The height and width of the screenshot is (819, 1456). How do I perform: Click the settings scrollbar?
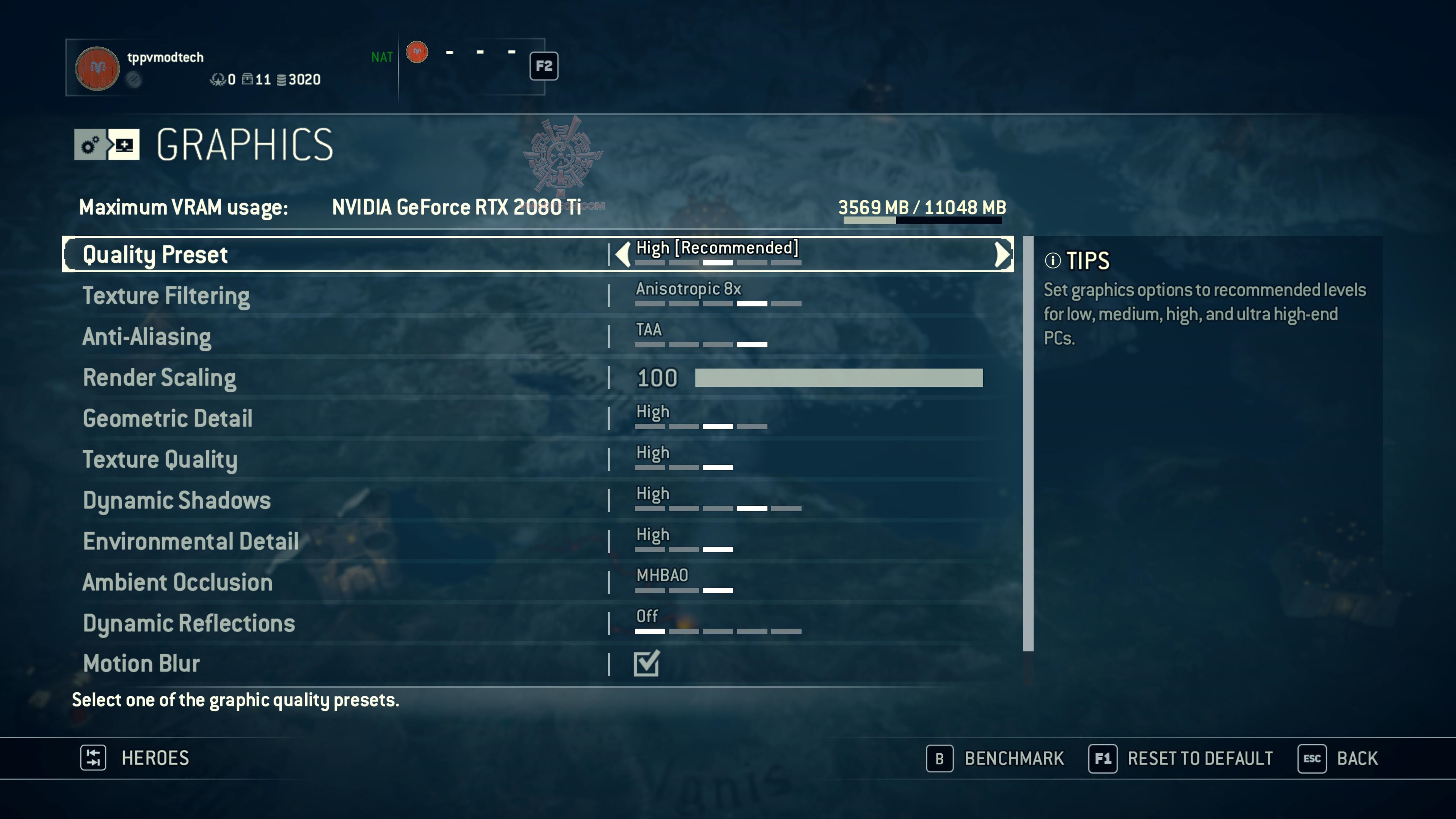pyautogui.click(x=1028, y=444)
